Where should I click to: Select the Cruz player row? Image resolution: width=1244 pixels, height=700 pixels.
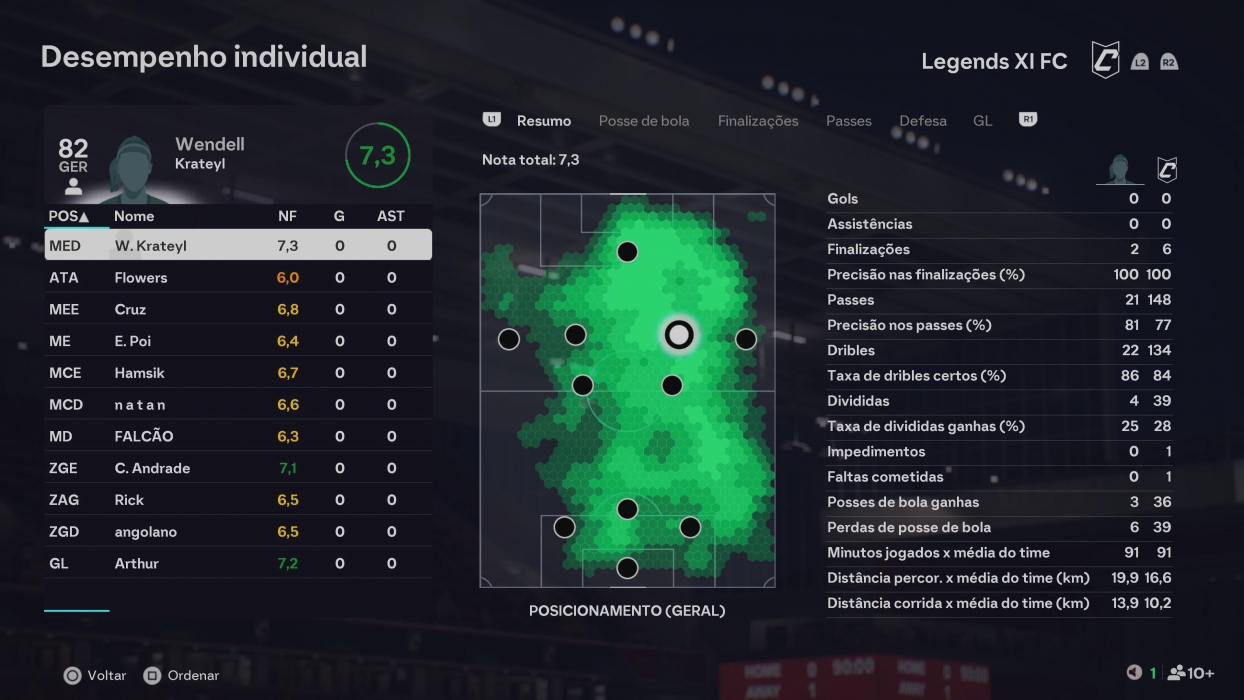click(238, 310)
